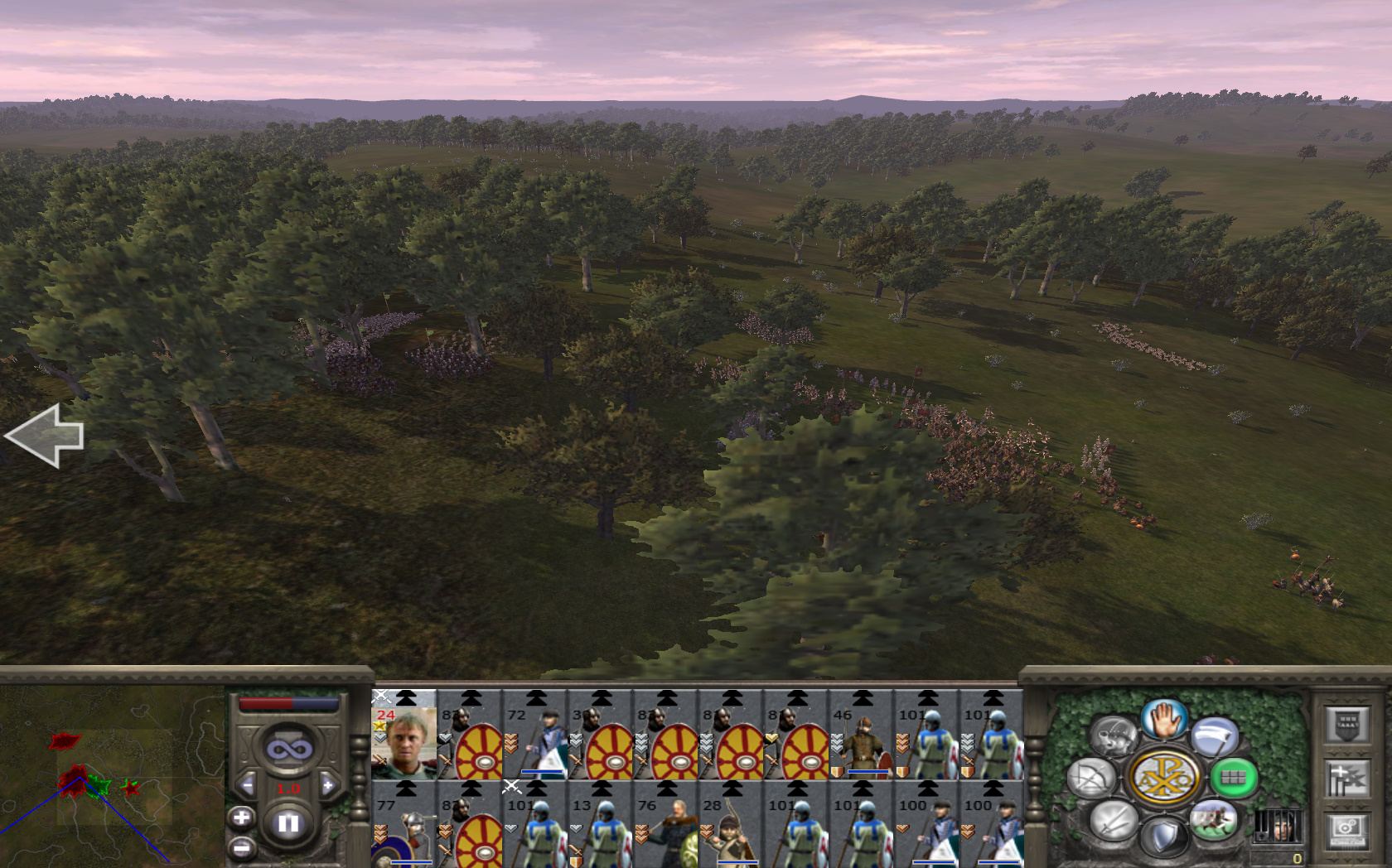Zoom out the minimap
This screenshot has width=1392, height=868.
[241, 848]
